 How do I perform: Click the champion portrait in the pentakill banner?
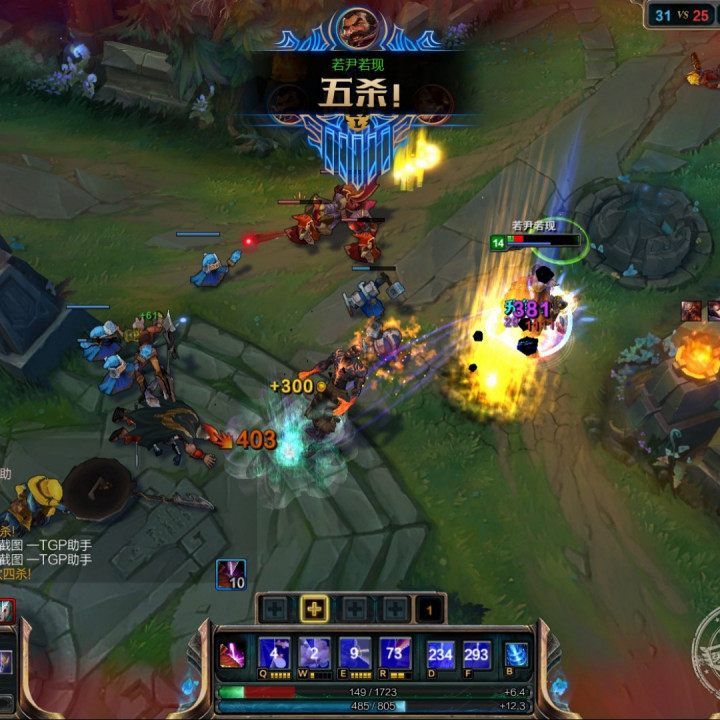(358, 28)
